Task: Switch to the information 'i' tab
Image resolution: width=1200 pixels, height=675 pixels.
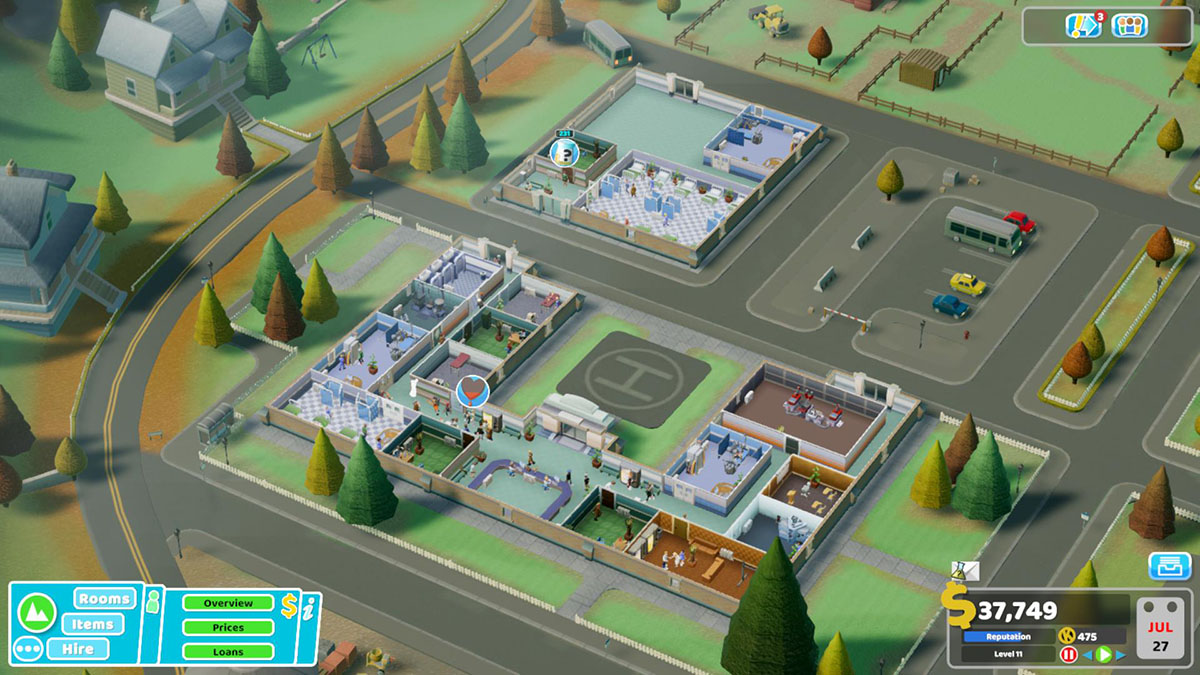Action: point(309,606)
